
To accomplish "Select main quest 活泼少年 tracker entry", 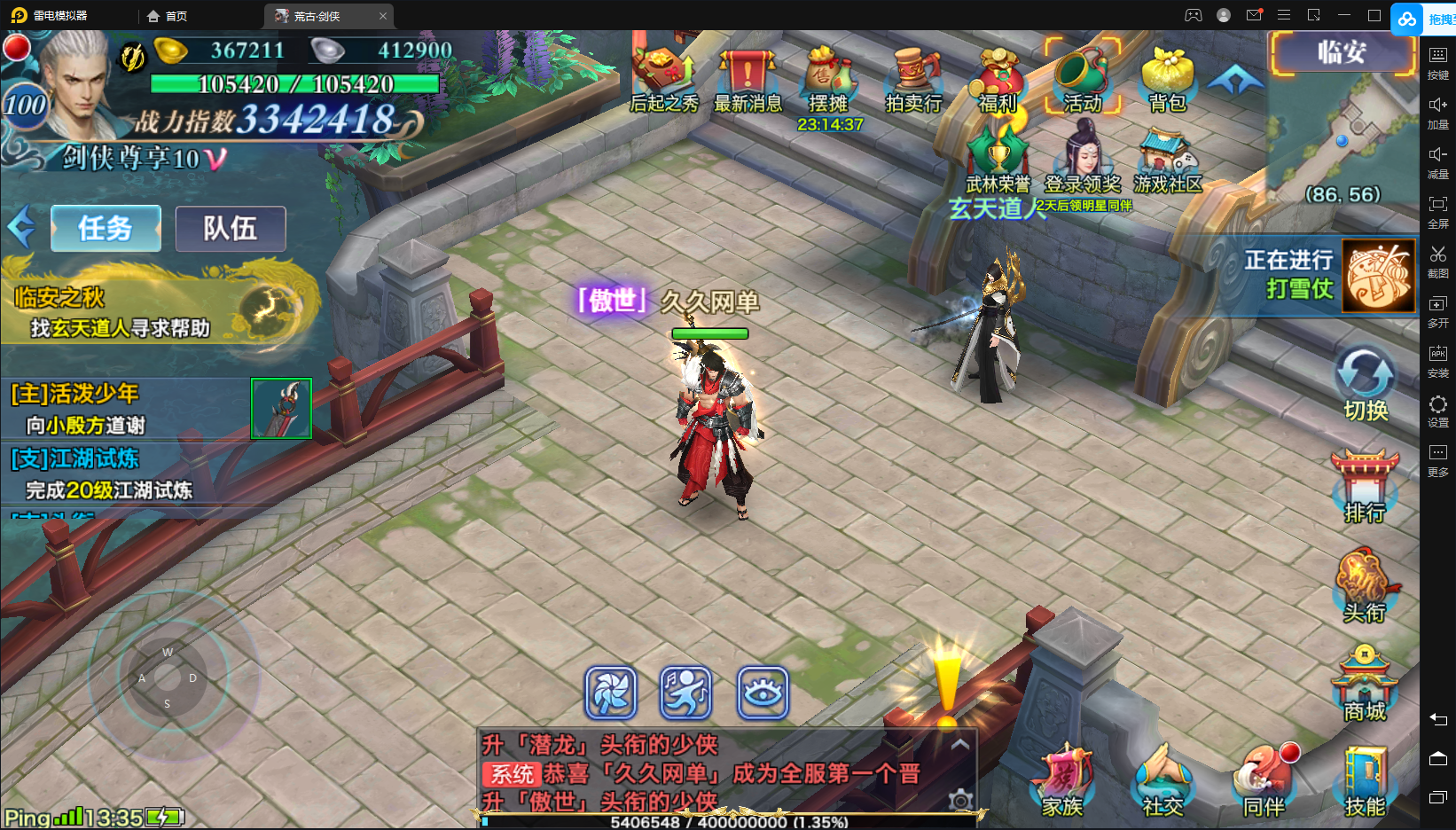I will (124, 409).
